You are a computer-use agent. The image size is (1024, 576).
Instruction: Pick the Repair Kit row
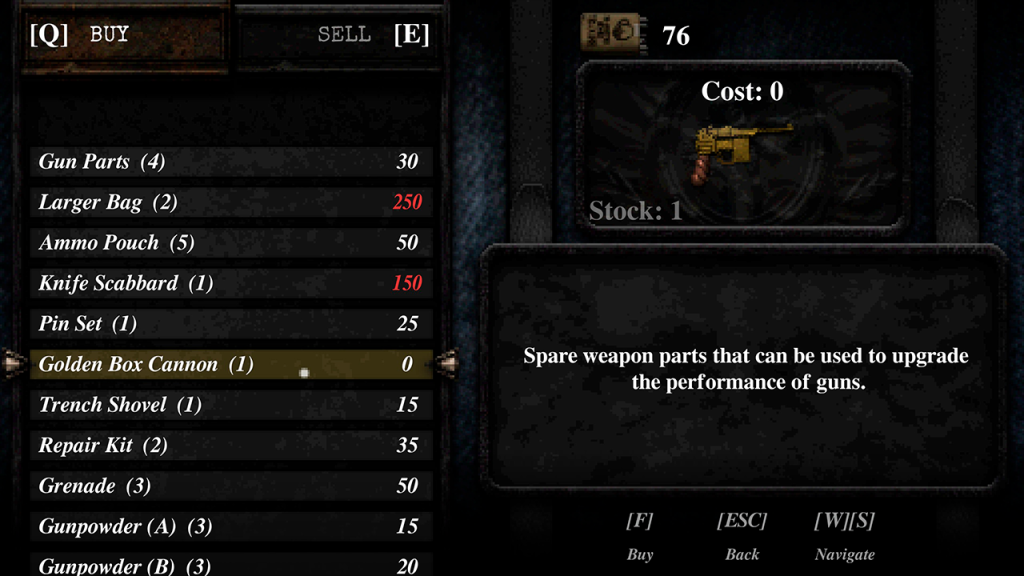[231, 445]
